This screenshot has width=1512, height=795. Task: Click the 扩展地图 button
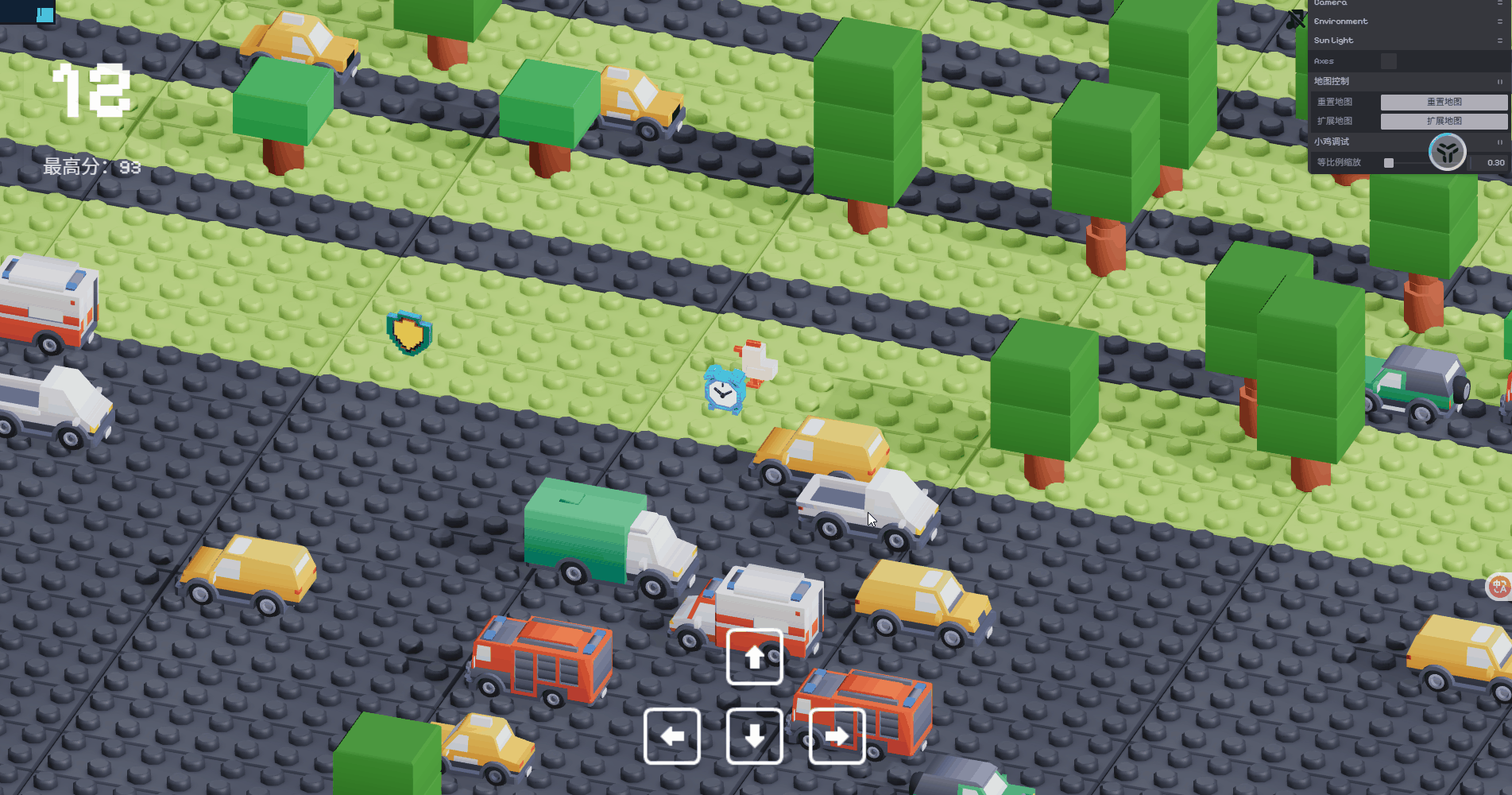click(x=1444, y=121)
